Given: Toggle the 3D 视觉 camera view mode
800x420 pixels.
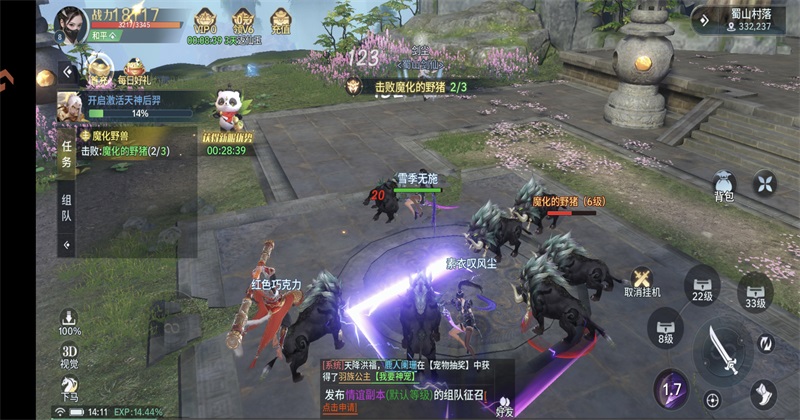Looking at the screenshot, I should [69, 356].
